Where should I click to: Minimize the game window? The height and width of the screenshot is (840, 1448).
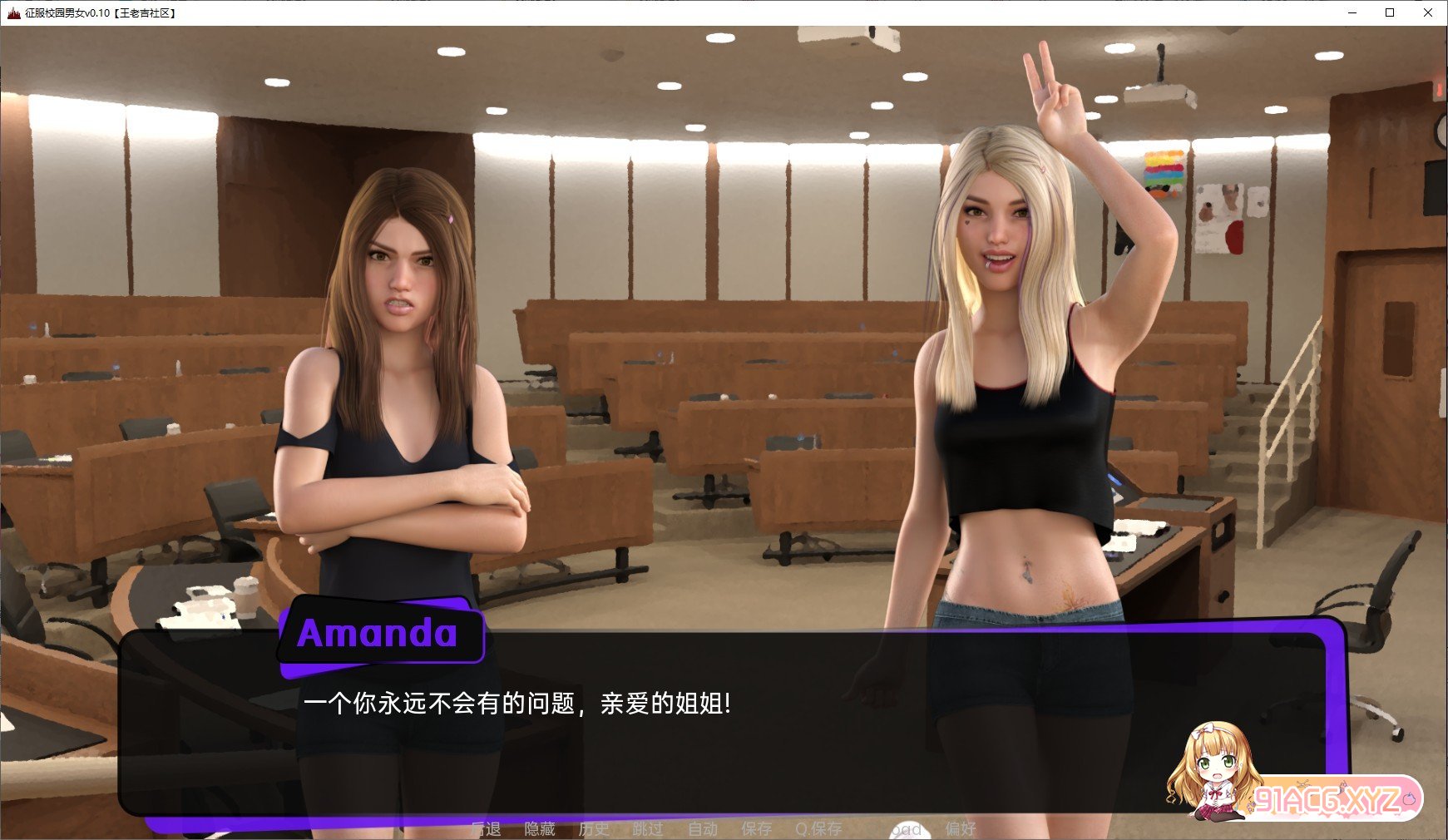[x=1352, y=12]
